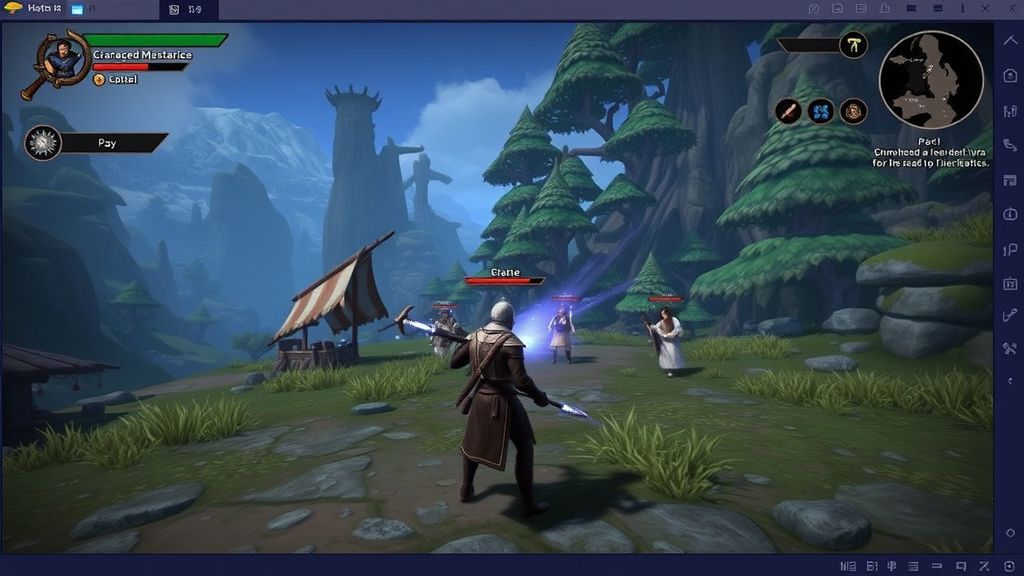Click the spiky sun emblem icon
This screenshot has height=576, width=1024.
(43, 143)
